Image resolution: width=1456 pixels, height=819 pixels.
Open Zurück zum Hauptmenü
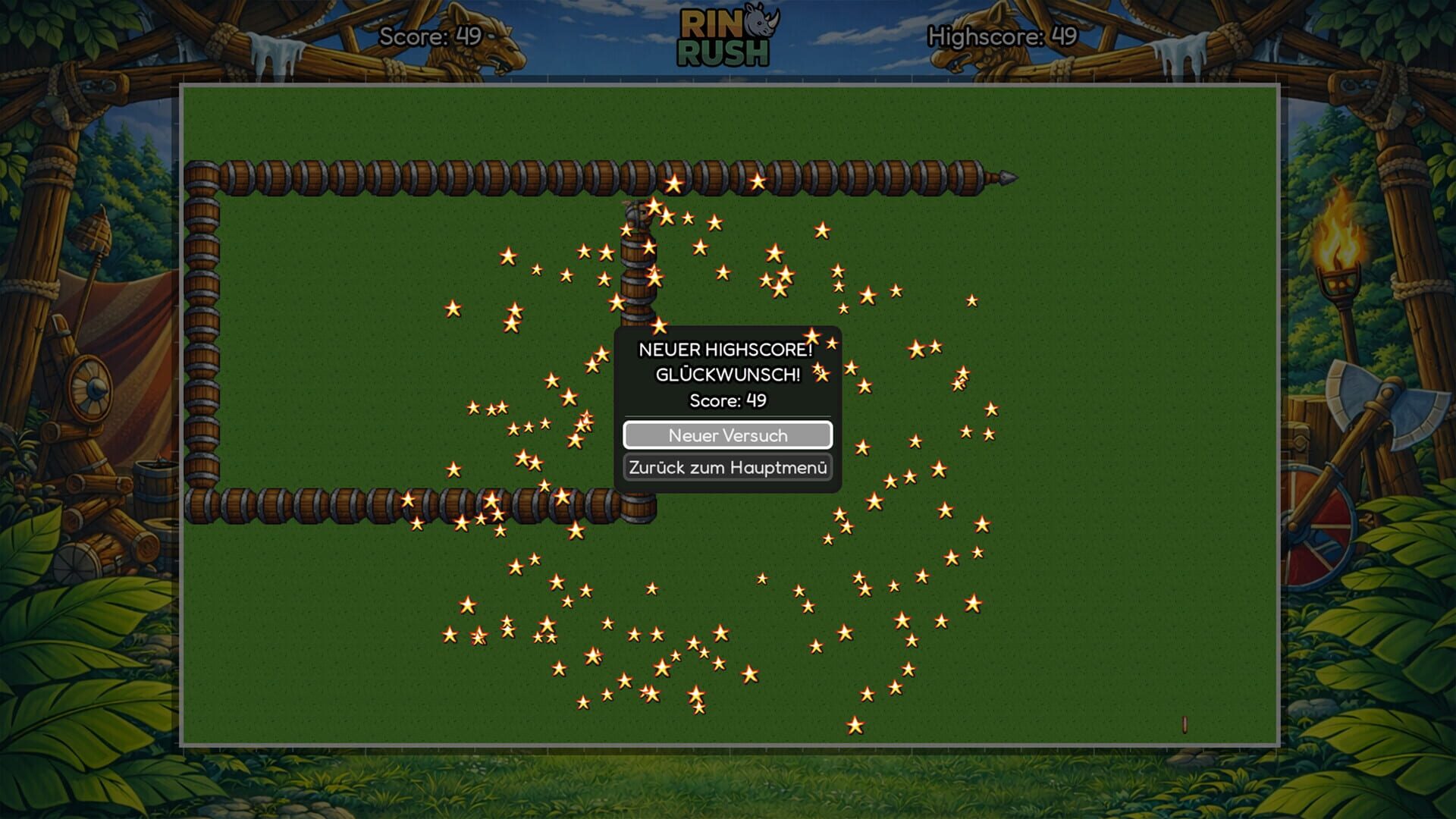(x=727, y=468)
